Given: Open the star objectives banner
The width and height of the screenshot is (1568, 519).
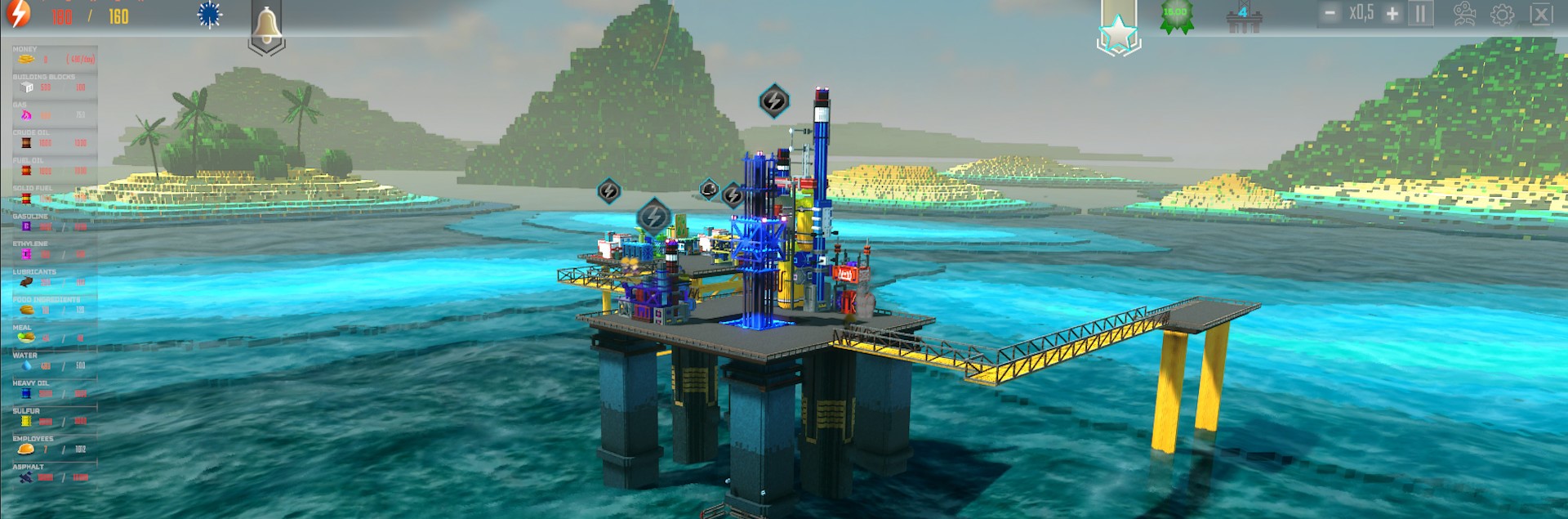Looking at the screenshot, I should click(1118, 31).
